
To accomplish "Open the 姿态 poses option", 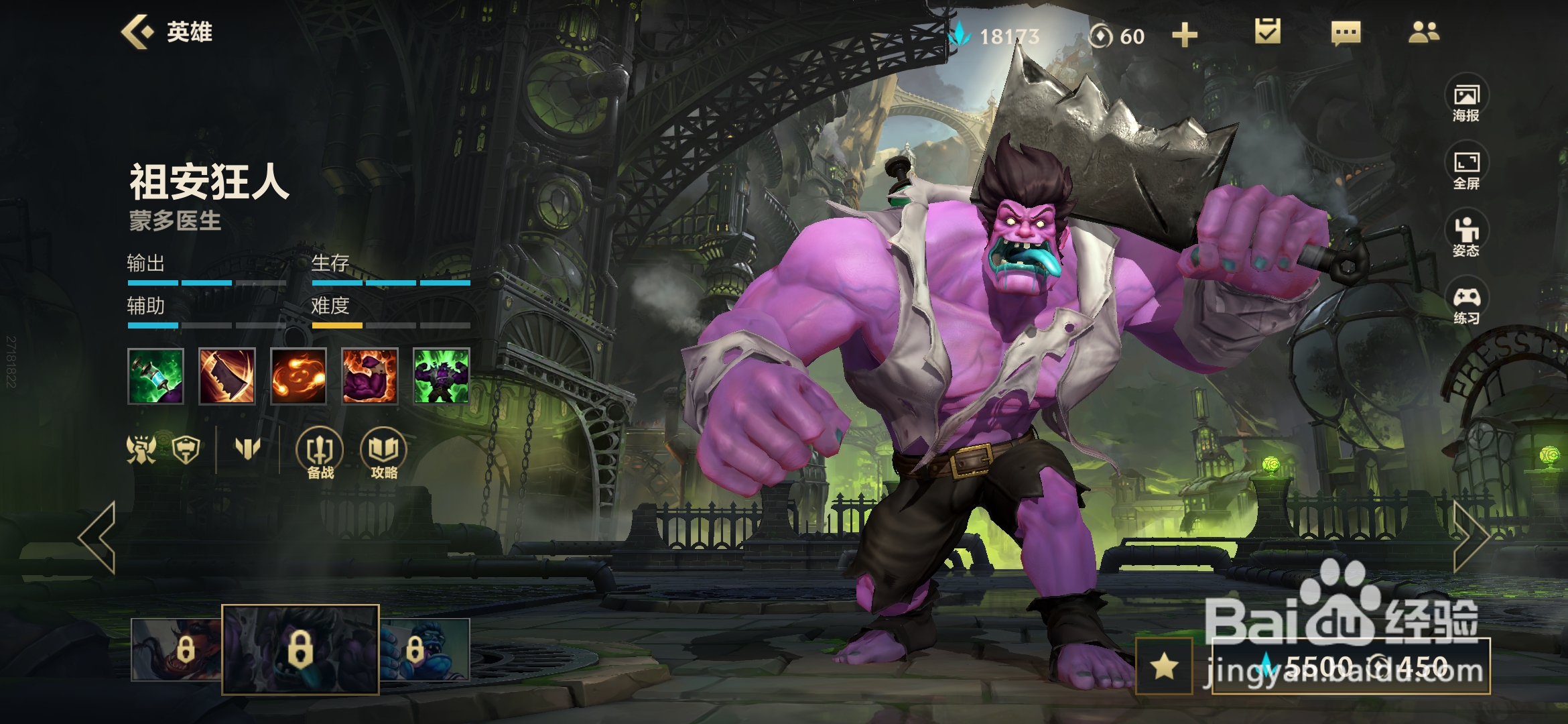I will [1466, 237].
